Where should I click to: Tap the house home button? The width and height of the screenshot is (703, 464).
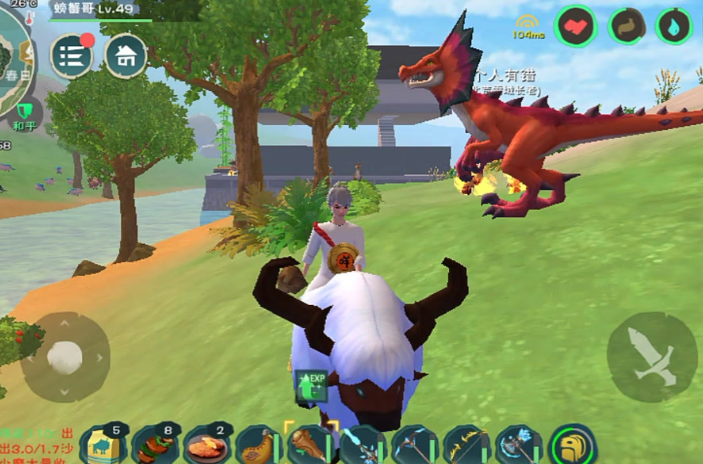(x=126, y=56)
